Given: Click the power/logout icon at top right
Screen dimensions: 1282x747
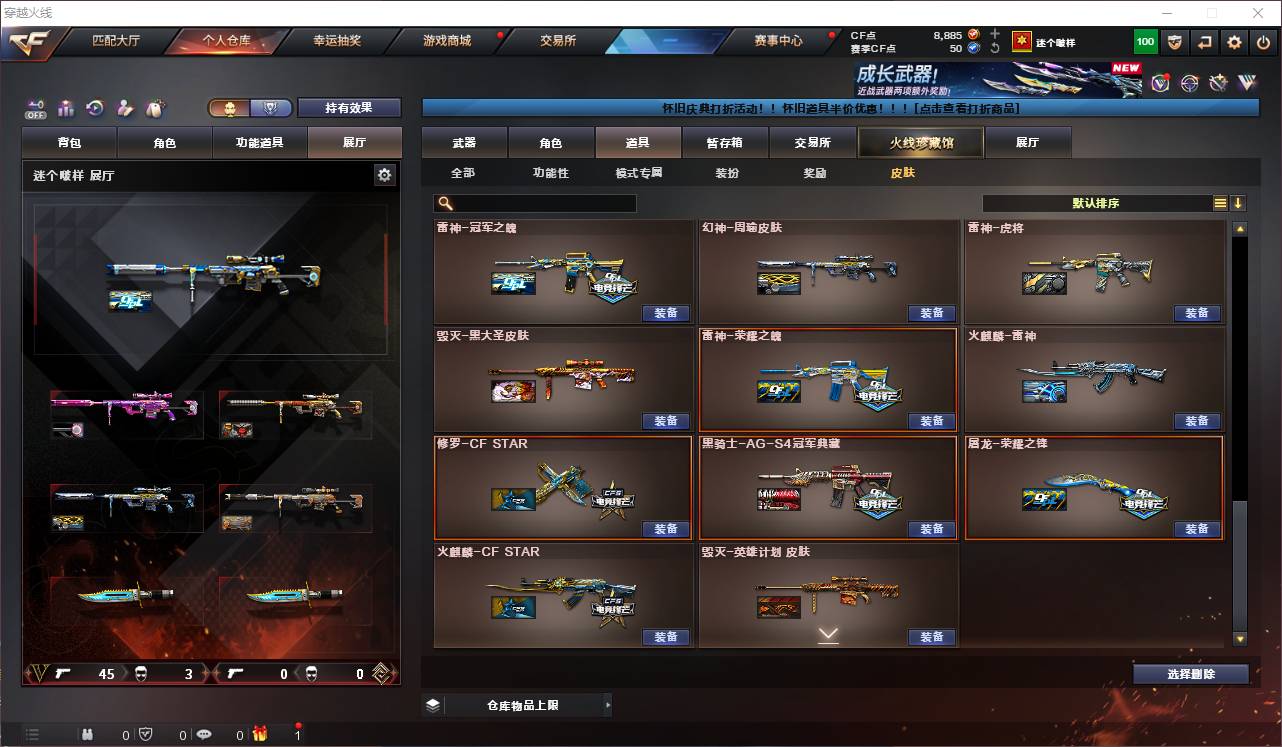Looking at the screenshot, I should [1263, 42].
